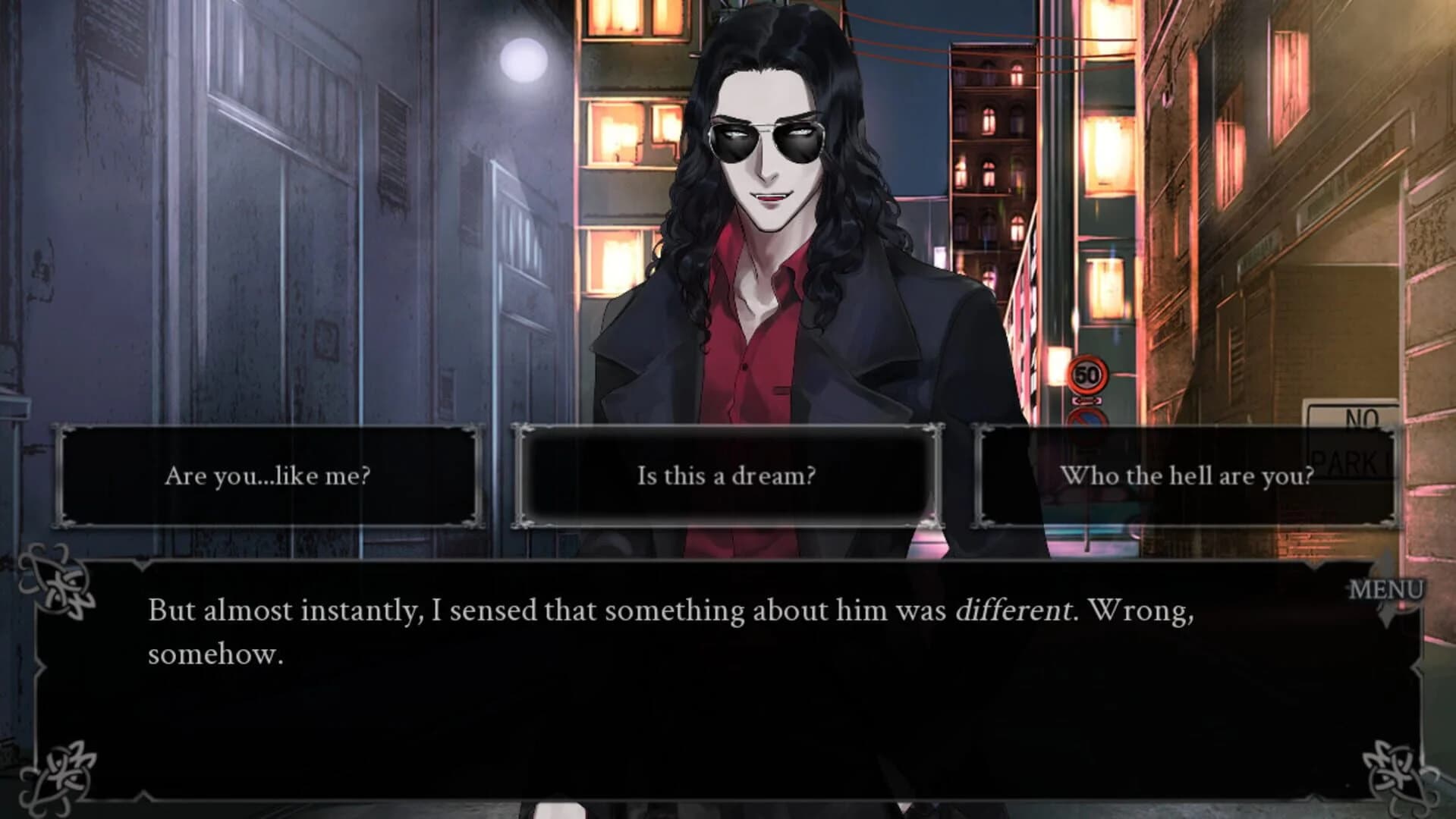Pick the "Who the hell are you?" option
1456x819 pixels.
click(x=1187, y=475)
